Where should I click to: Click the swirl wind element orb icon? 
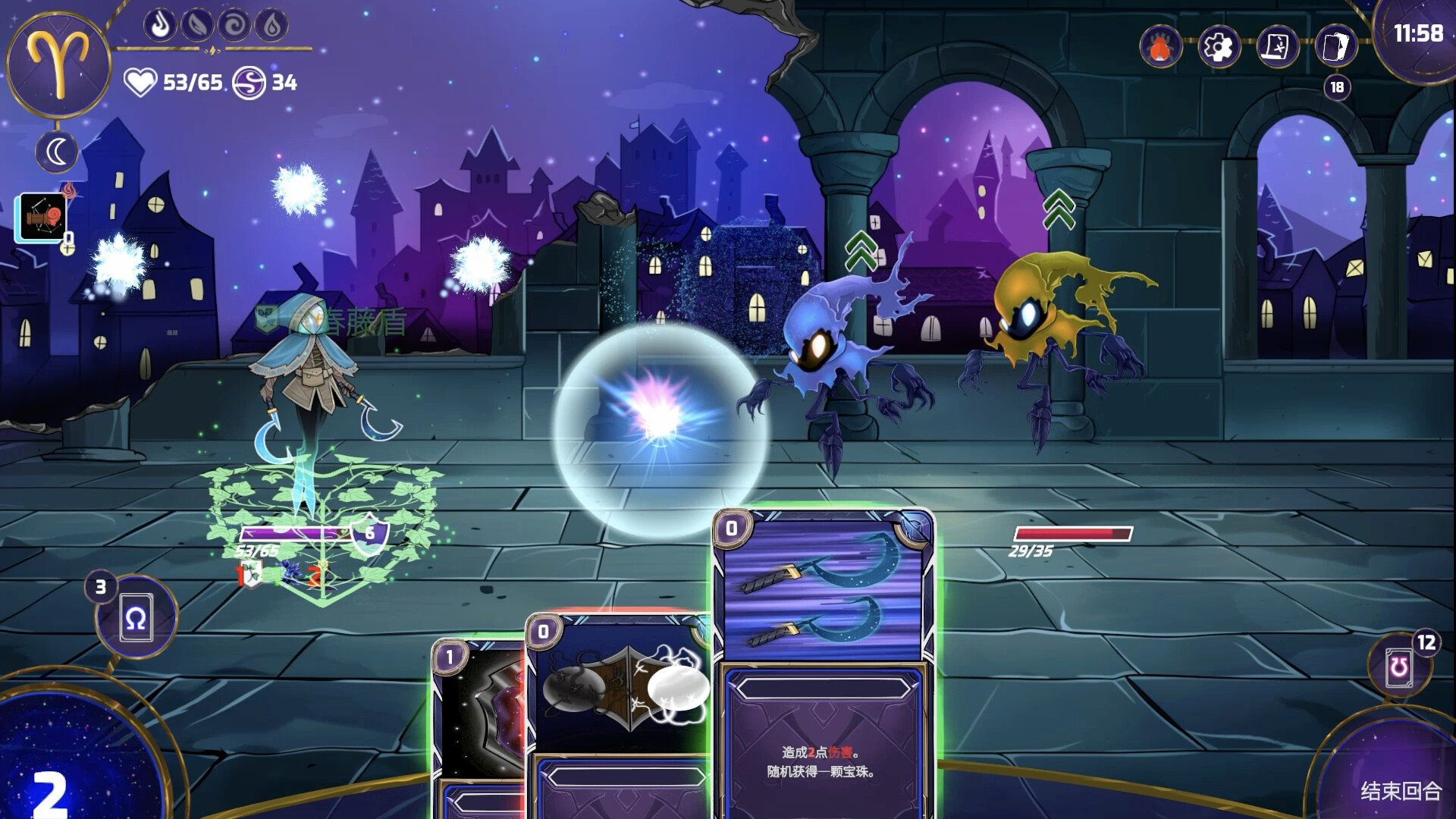pyautogui.click(x=234, y=26)
